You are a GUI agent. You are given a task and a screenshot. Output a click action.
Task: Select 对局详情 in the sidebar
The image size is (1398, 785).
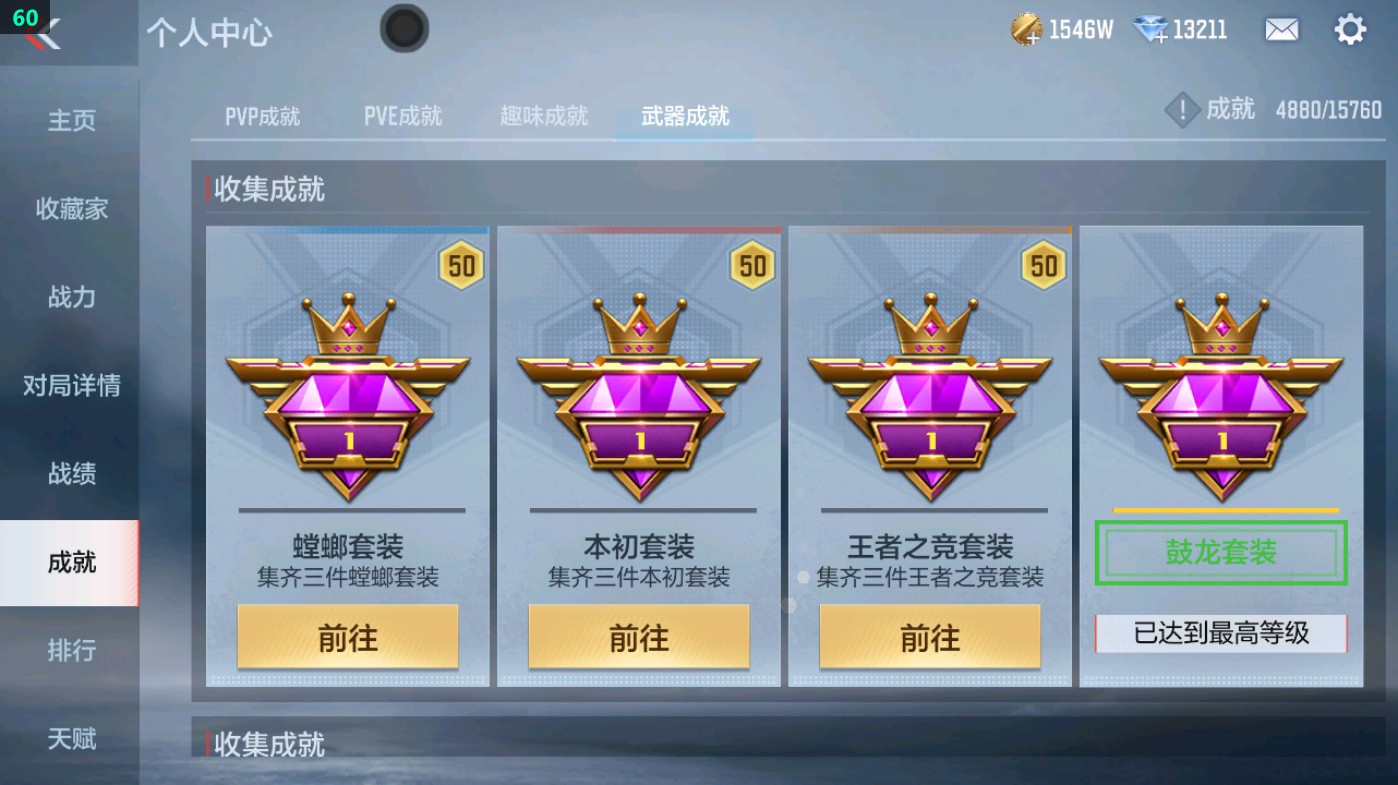68,386
